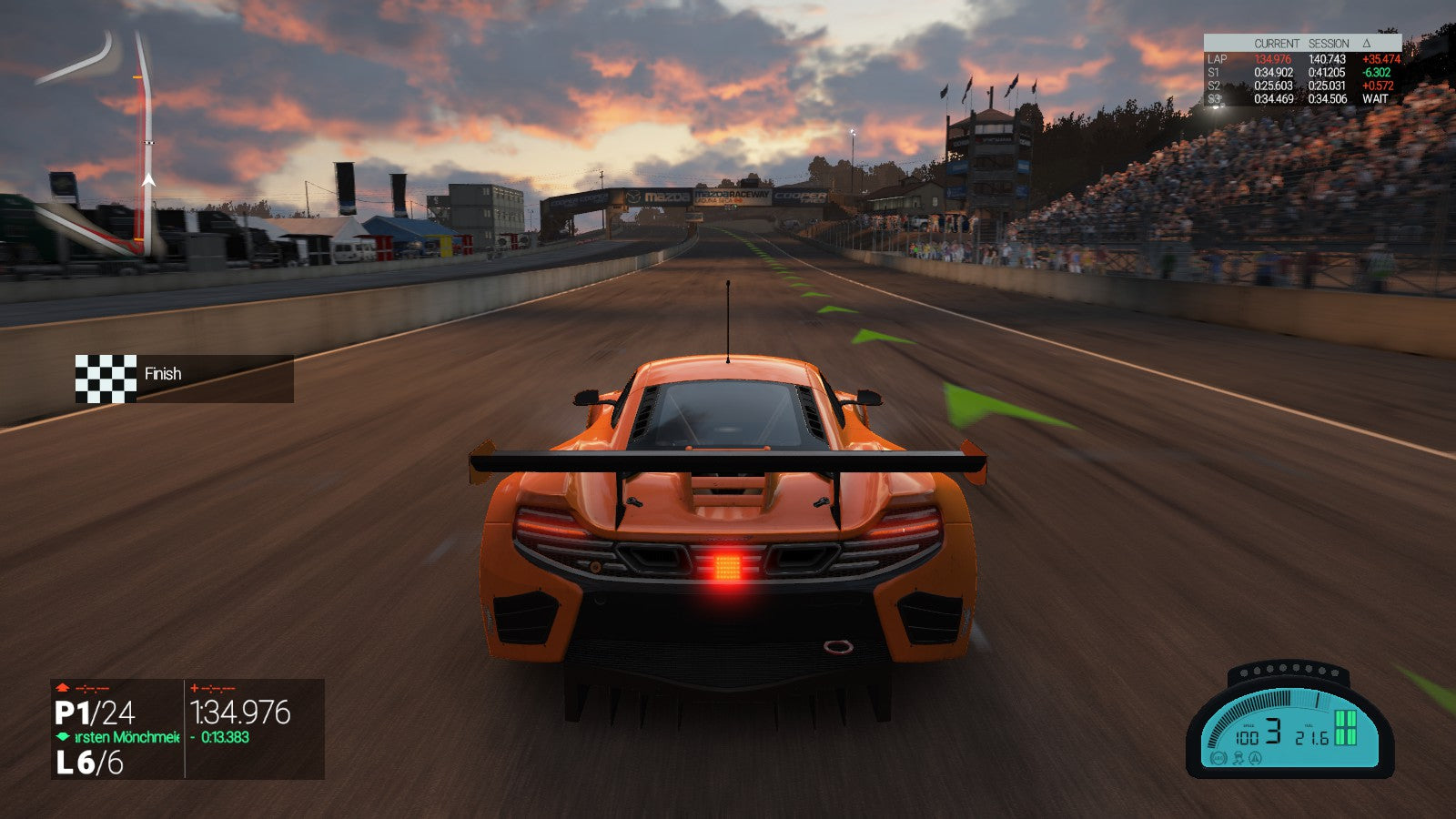The image size is (1456, 819).
Task: Select the warning triangle icon on the dash
Action: click(1254, 759)
